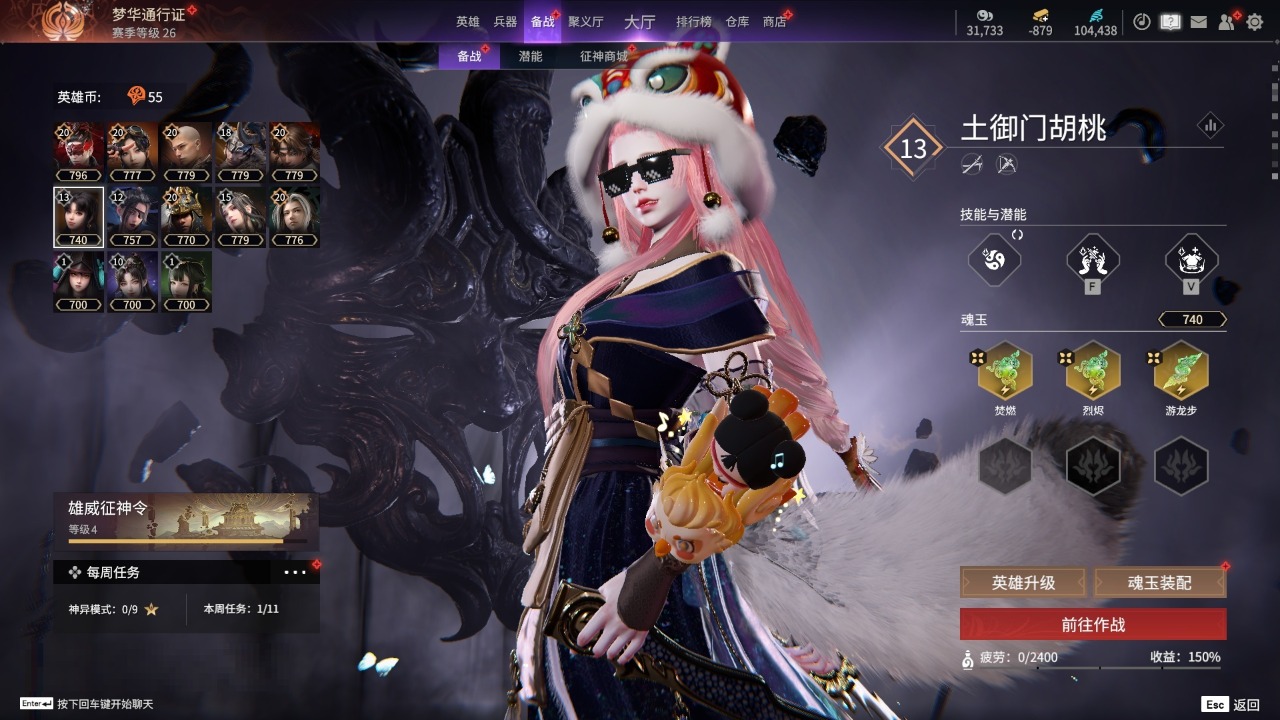
Task: Go to the 聚义厅 tab
Action: click(586, 22)
